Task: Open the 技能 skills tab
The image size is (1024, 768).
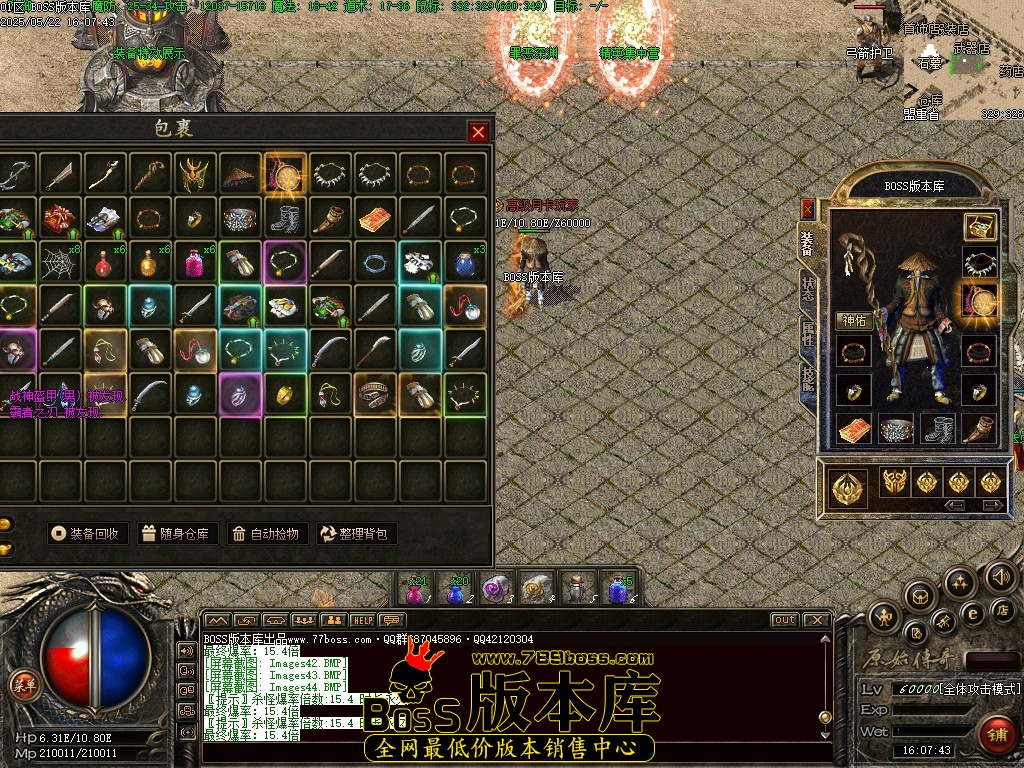Action: pos(807,377)
